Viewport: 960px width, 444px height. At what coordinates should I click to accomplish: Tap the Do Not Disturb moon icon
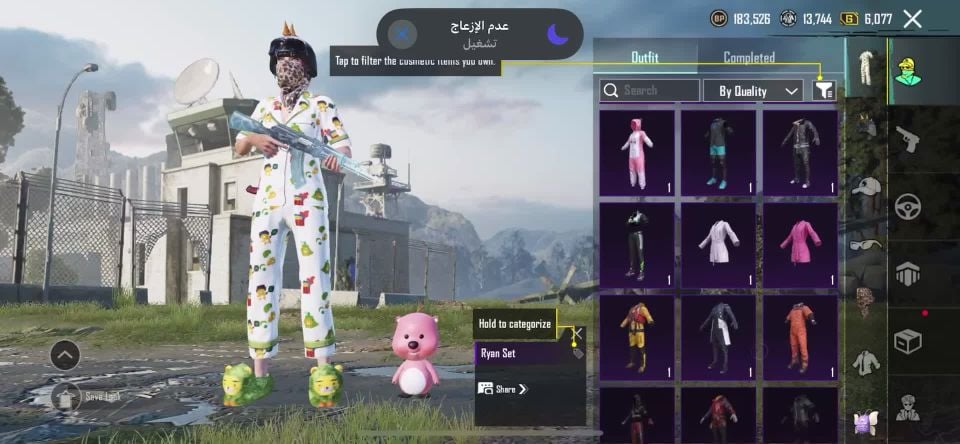(x=558, y=34)
